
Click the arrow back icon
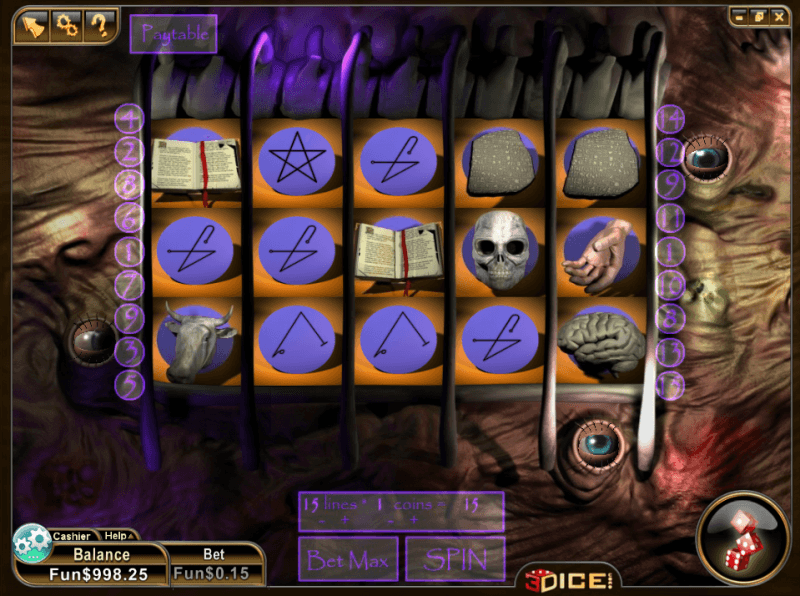30,25
